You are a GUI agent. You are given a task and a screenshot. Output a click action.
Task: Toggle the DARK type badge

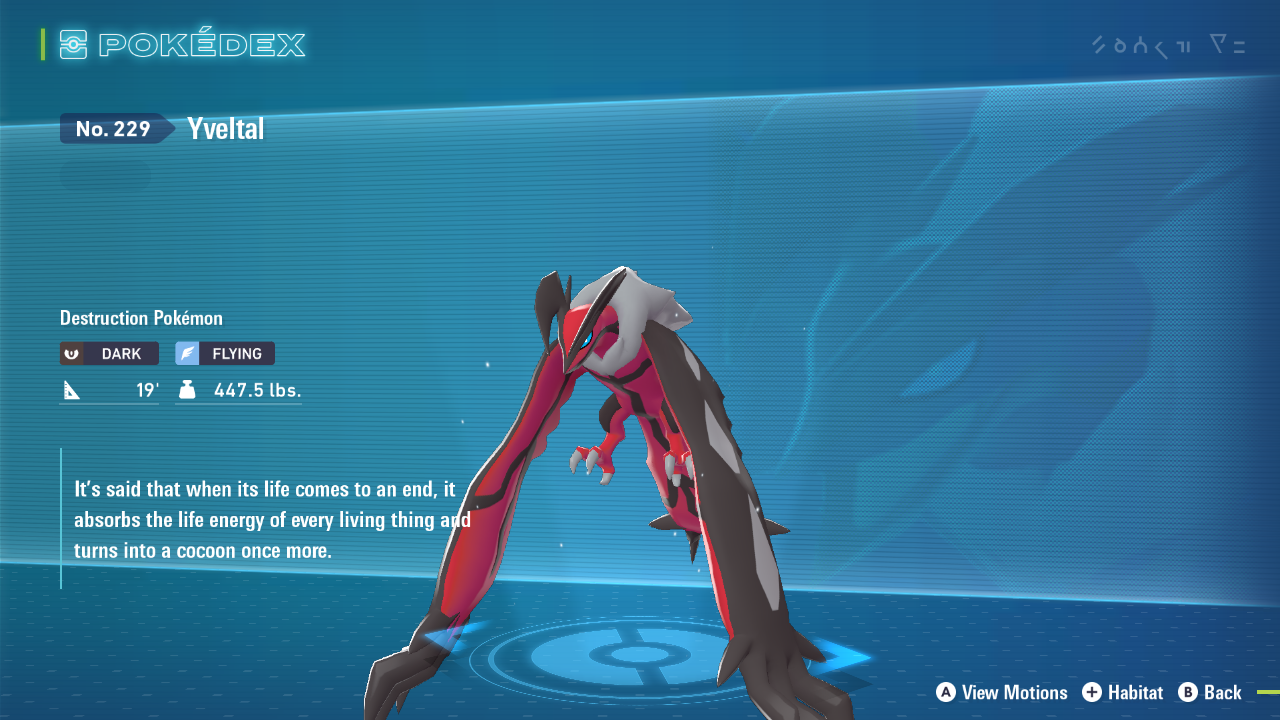[x=109, y=353]
